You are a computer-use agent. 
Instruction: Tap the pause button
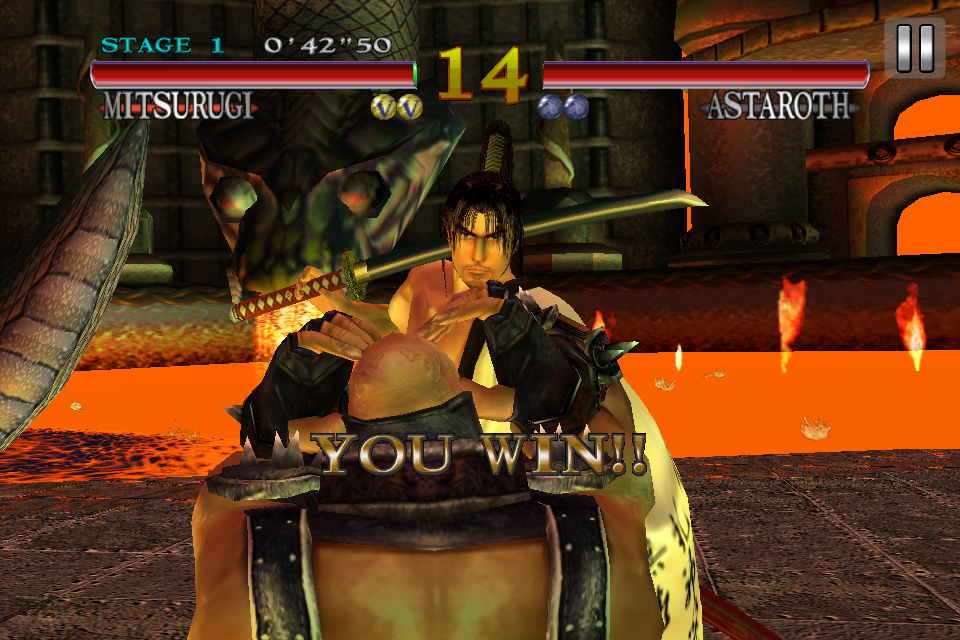(914, 47)
